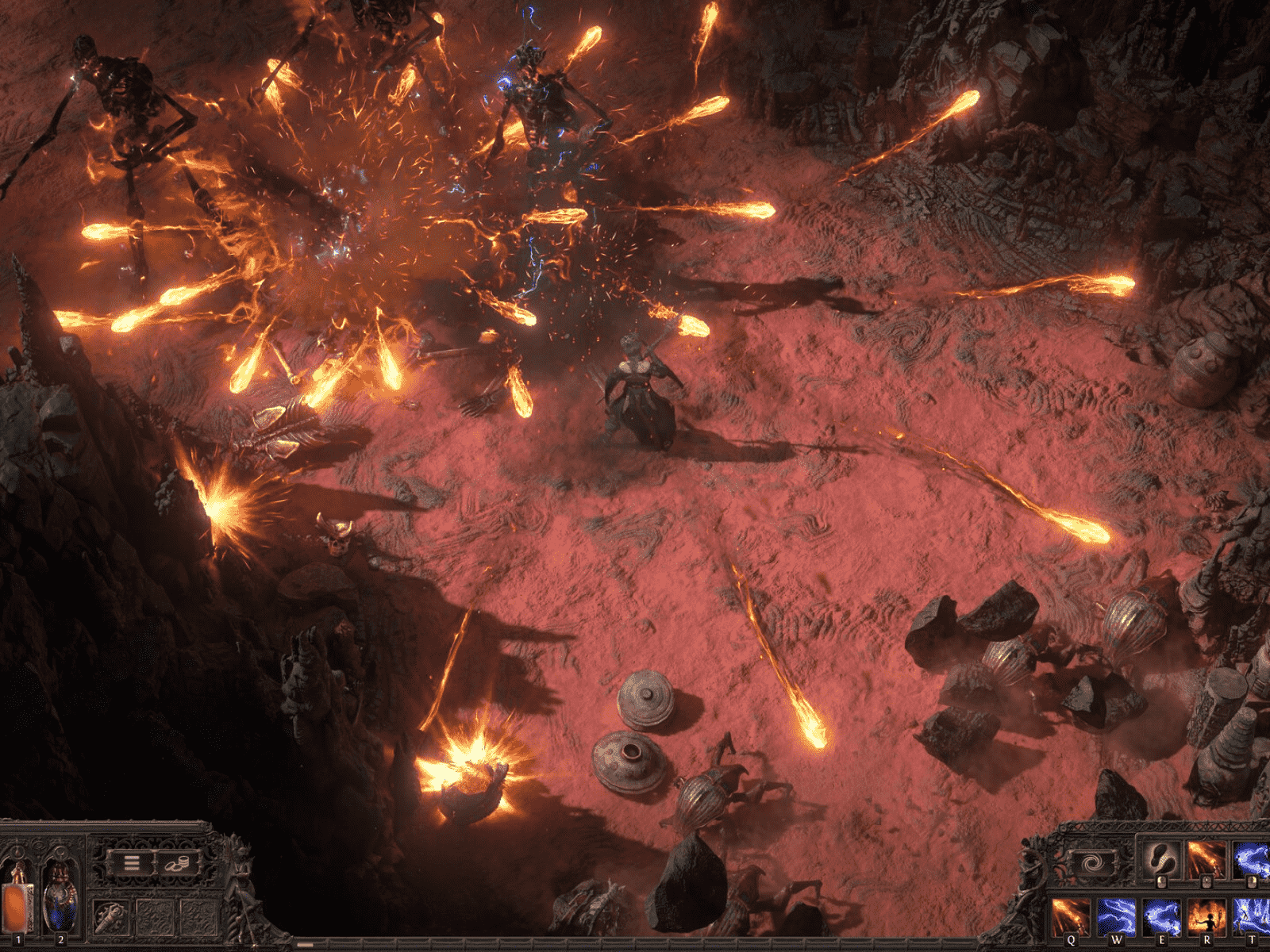The width and height of the screenshot is (1270, 952).
Task: Open the currency stash with the coins icon
Action: point(177,864)
